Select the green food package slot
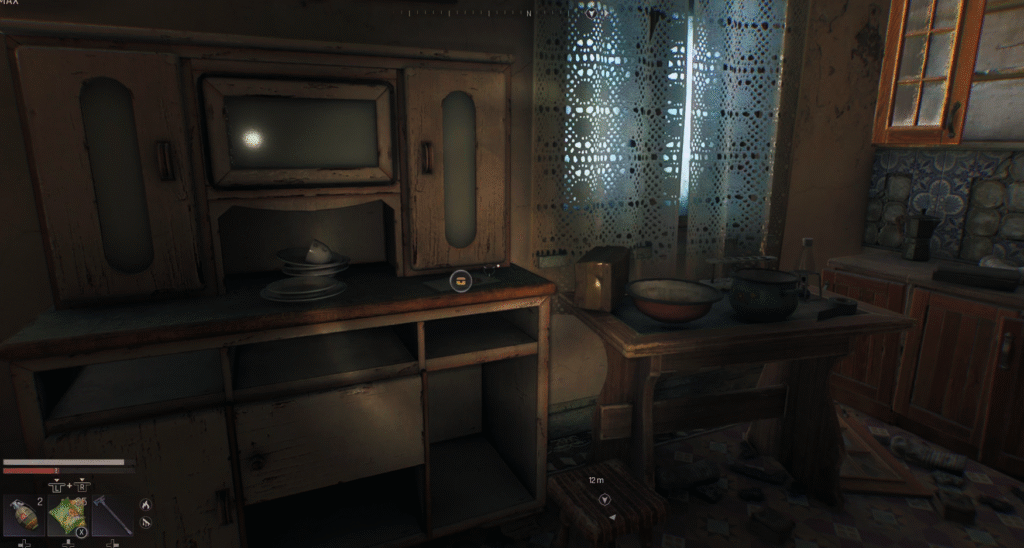This screenshot has height=548, width=1024. click(67, 516)
